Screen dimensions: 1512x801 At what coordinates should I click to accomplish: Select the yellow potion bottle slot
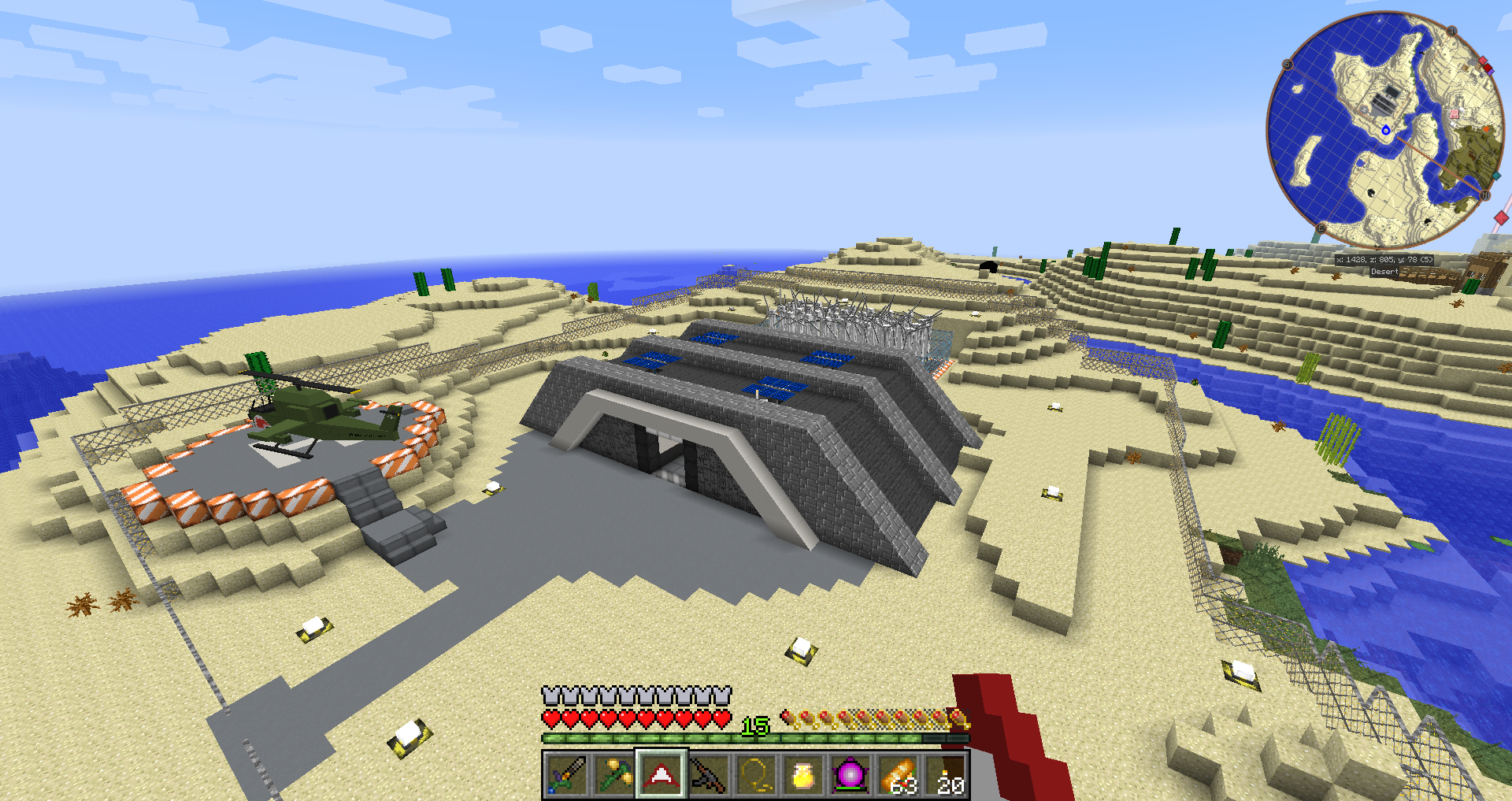(803, 775)
